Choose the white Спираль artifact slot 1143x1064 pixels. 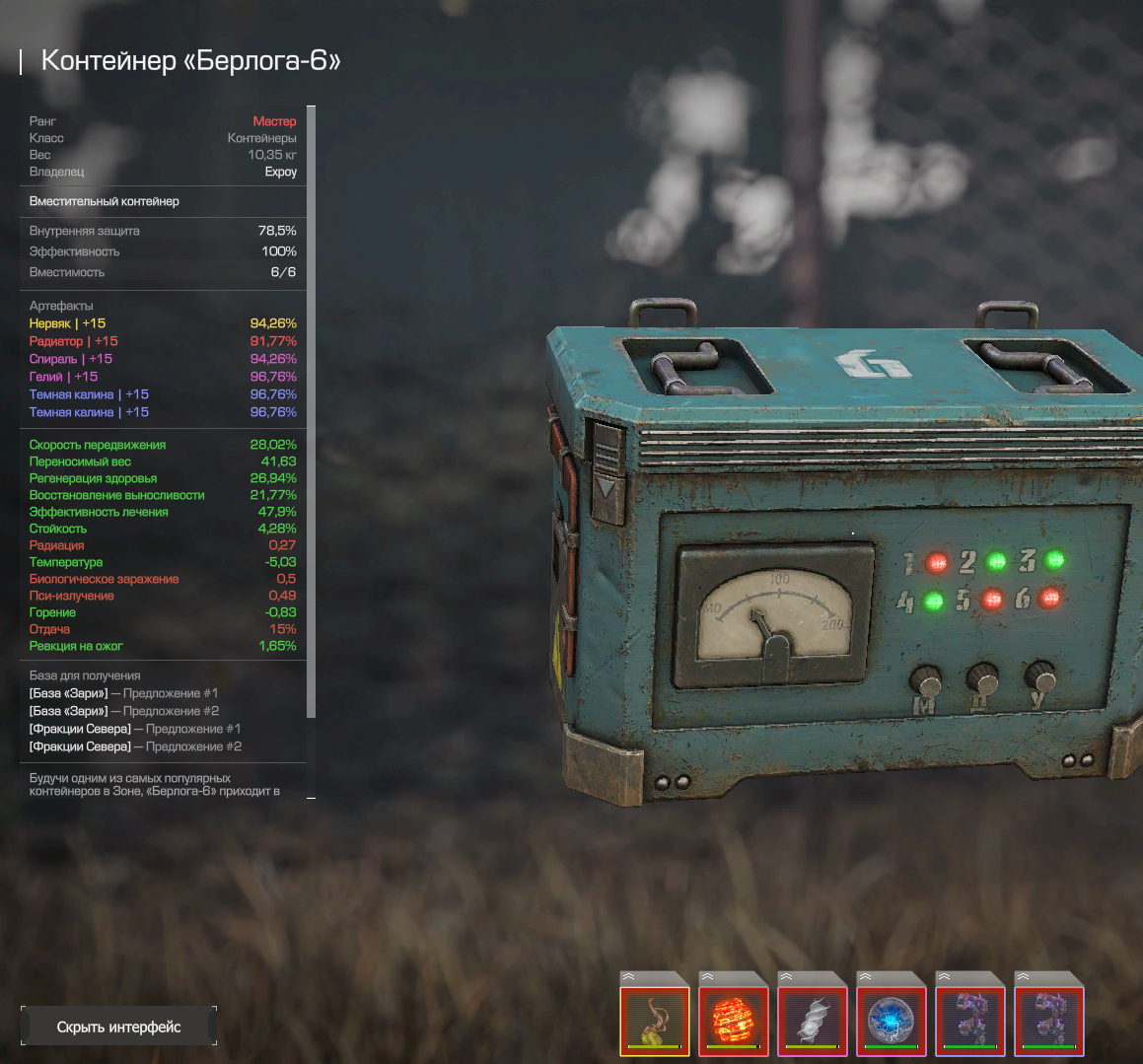click(x=813, y=1021)
